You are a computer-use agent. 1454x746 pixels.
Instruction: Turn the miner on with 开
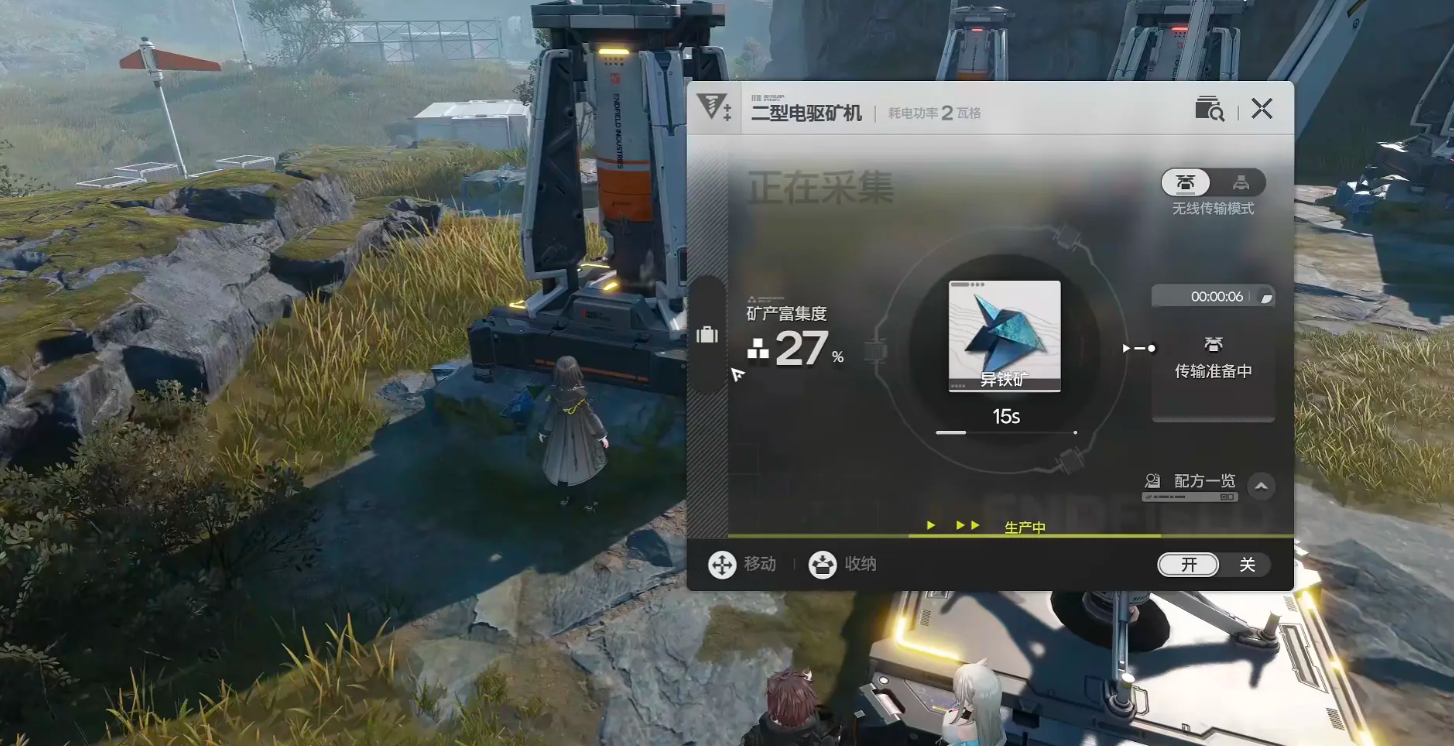[1189, 565]
